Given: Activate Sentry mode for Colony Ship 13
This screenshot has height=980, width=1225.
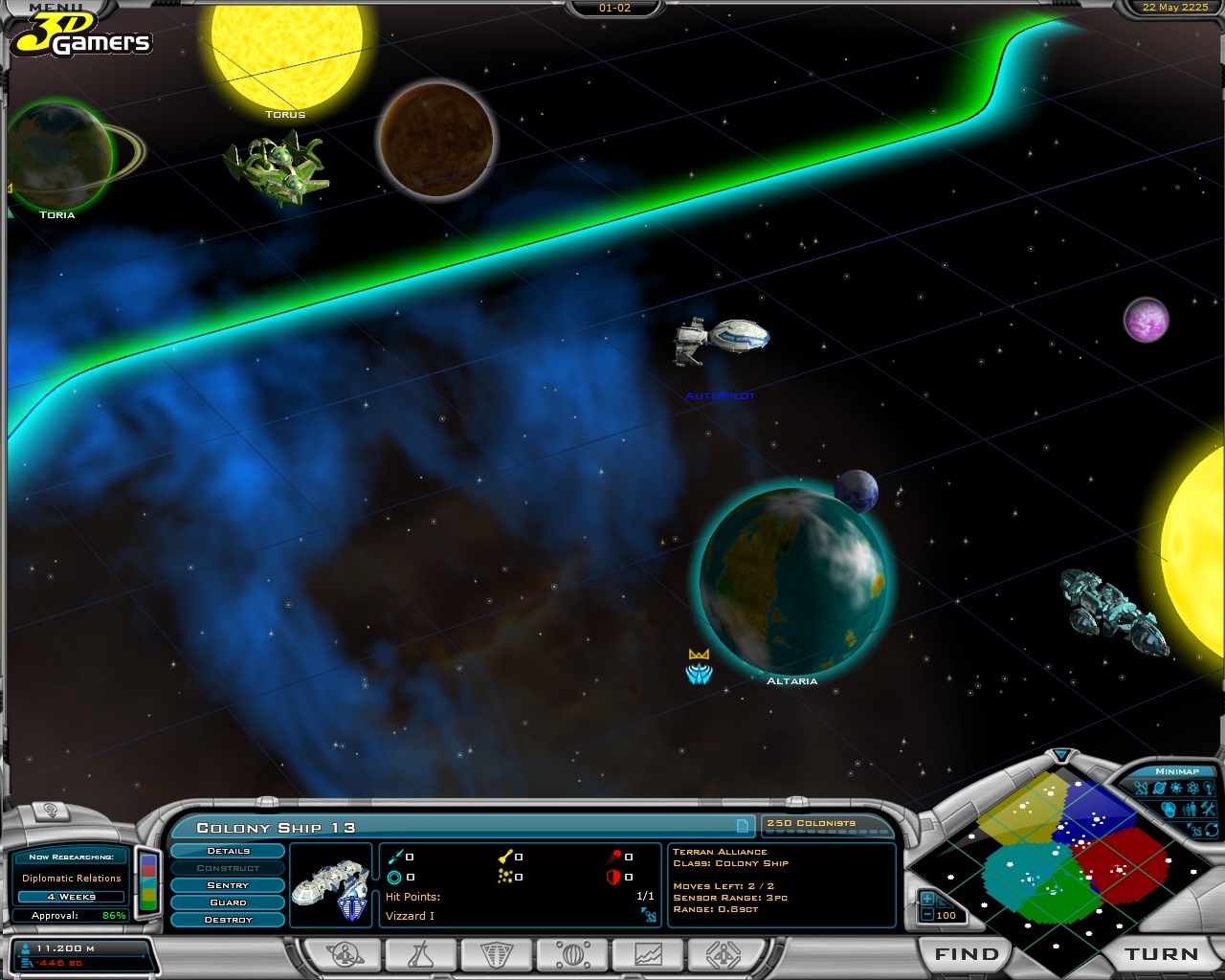Looking at the screenshot, I should (227, 884).
